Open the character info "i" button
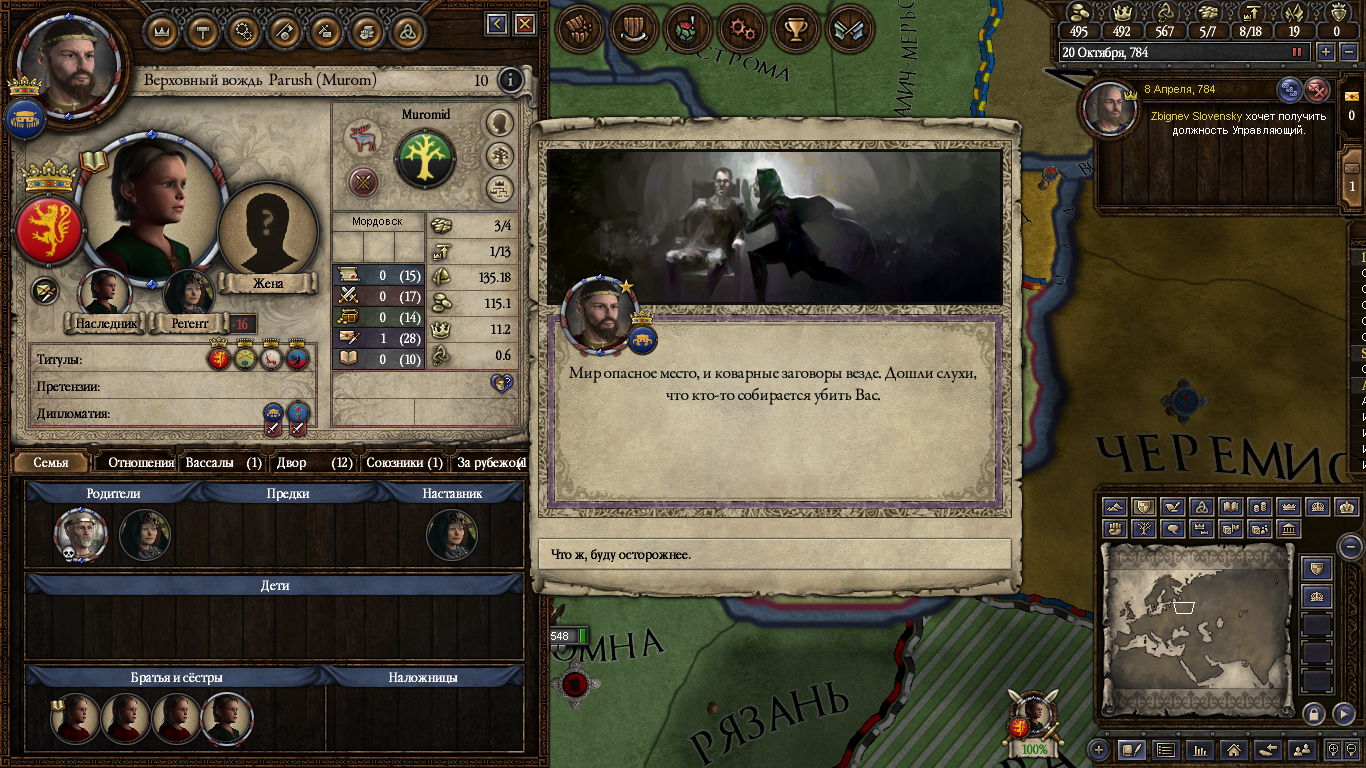 510,80
